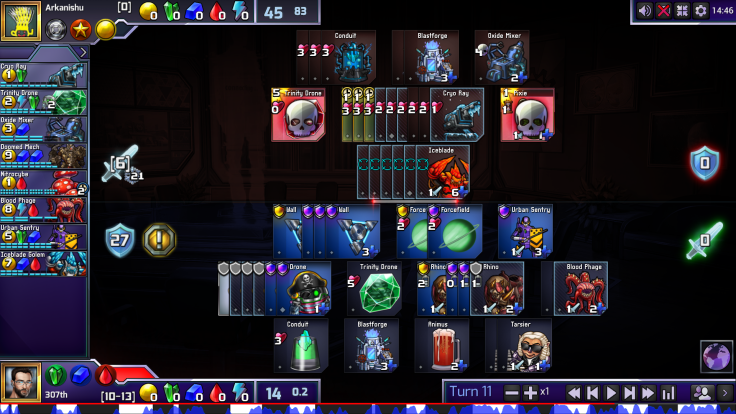Click the Tarsier card on the board
Viewport: 736px width, 414px height.
tap(518, 345)
